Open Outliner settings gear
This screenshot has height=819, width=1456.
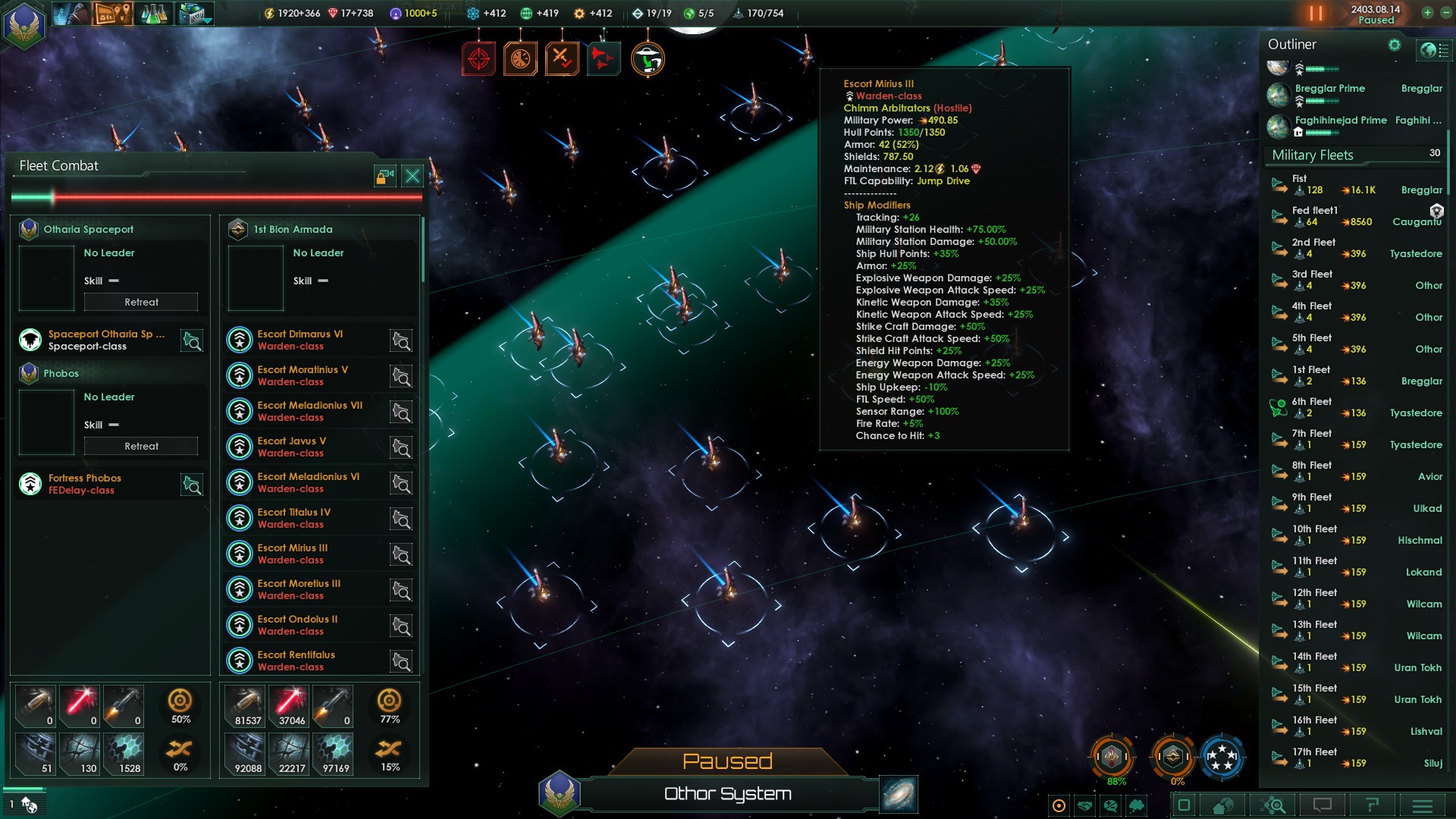tap(1394, 45)
